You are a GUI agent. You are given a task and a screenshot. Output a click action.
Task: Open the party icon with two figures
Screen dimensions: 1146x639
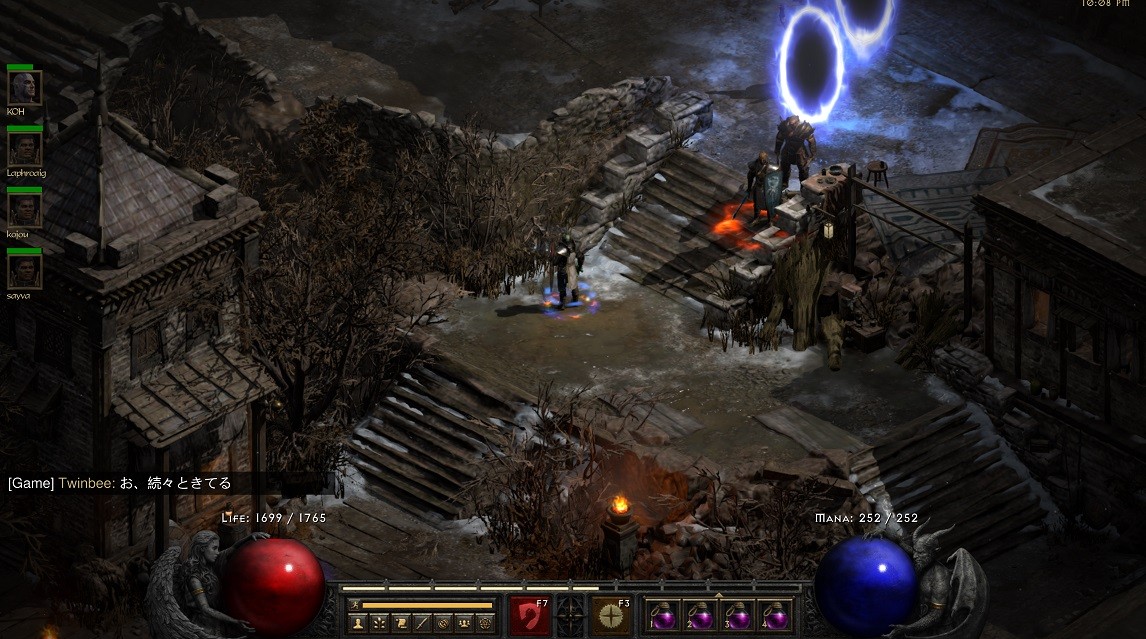466,623
